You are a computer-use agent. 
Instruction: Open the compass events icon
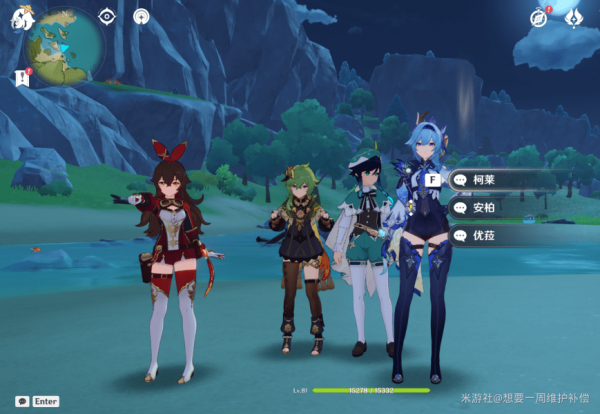pyautogui.click(x=540, y=17)
